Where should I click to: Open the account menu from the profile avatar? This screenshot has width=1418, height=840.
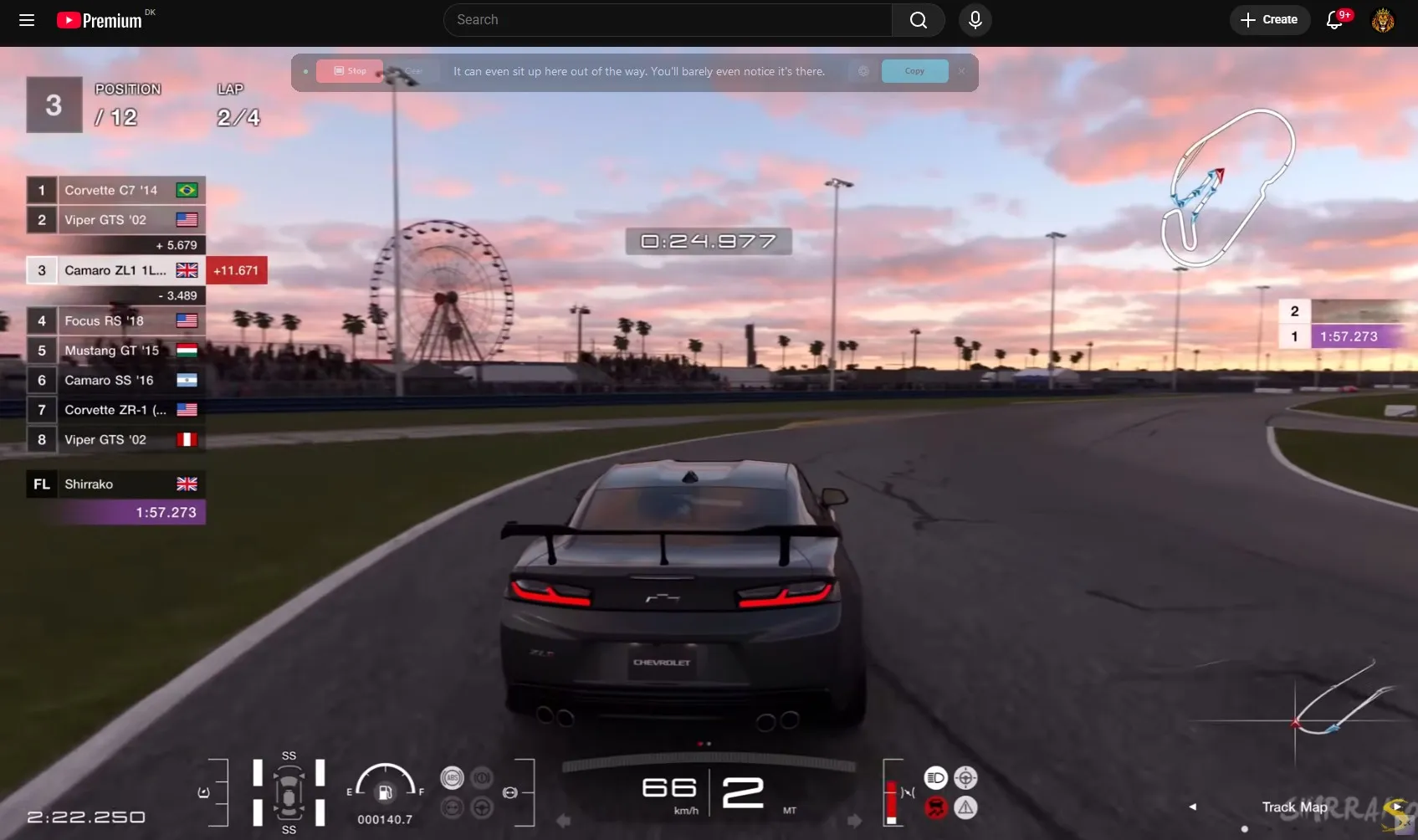pyautogui.click(x=1383, y=20)
